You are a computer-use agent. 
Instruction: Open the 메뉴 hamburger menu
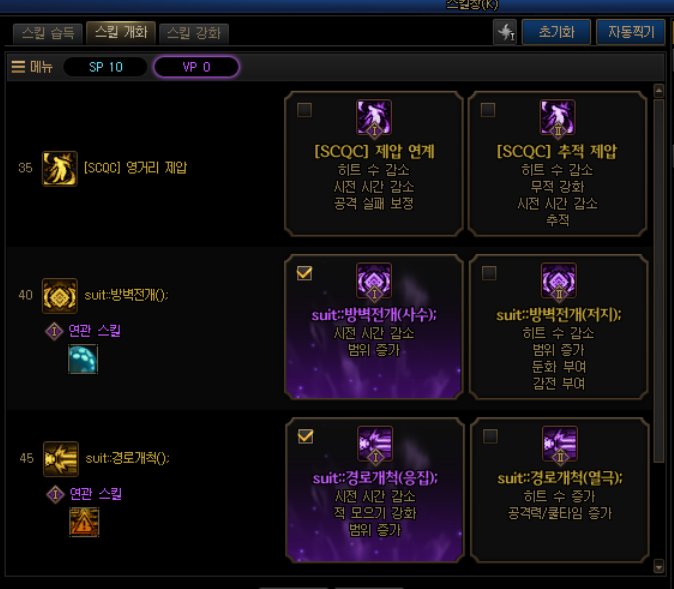[31, 67]
